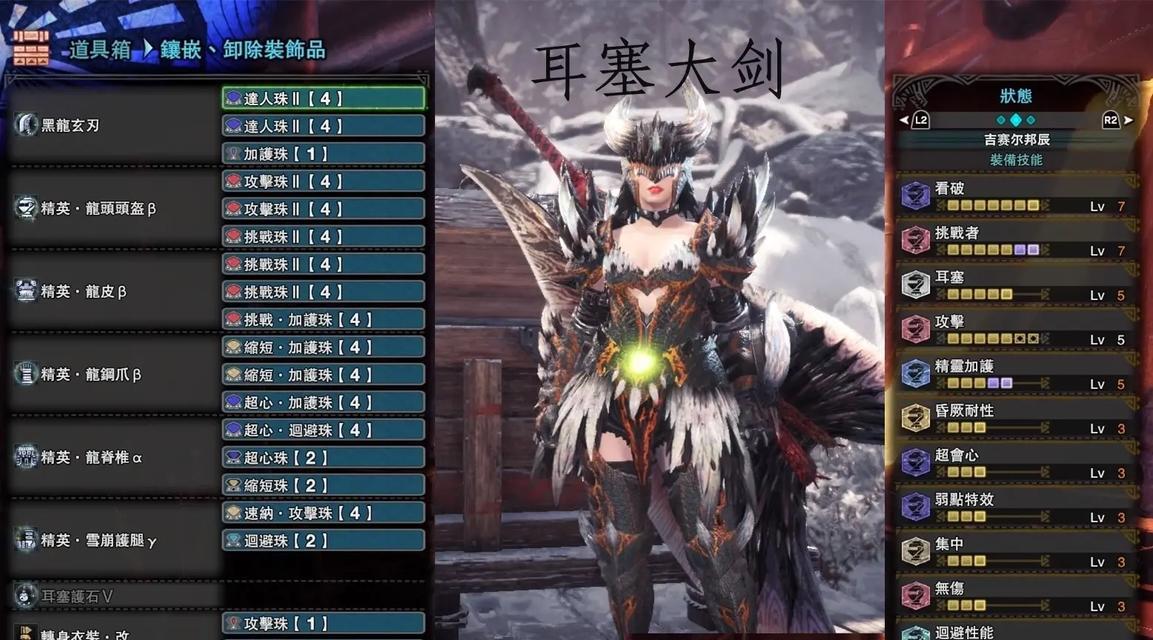Image resolution: width=1153 pixels, height=640 pixels.
Task: Pick the 迴避珠【2】 decoration slot
Action: coord(323,540)
